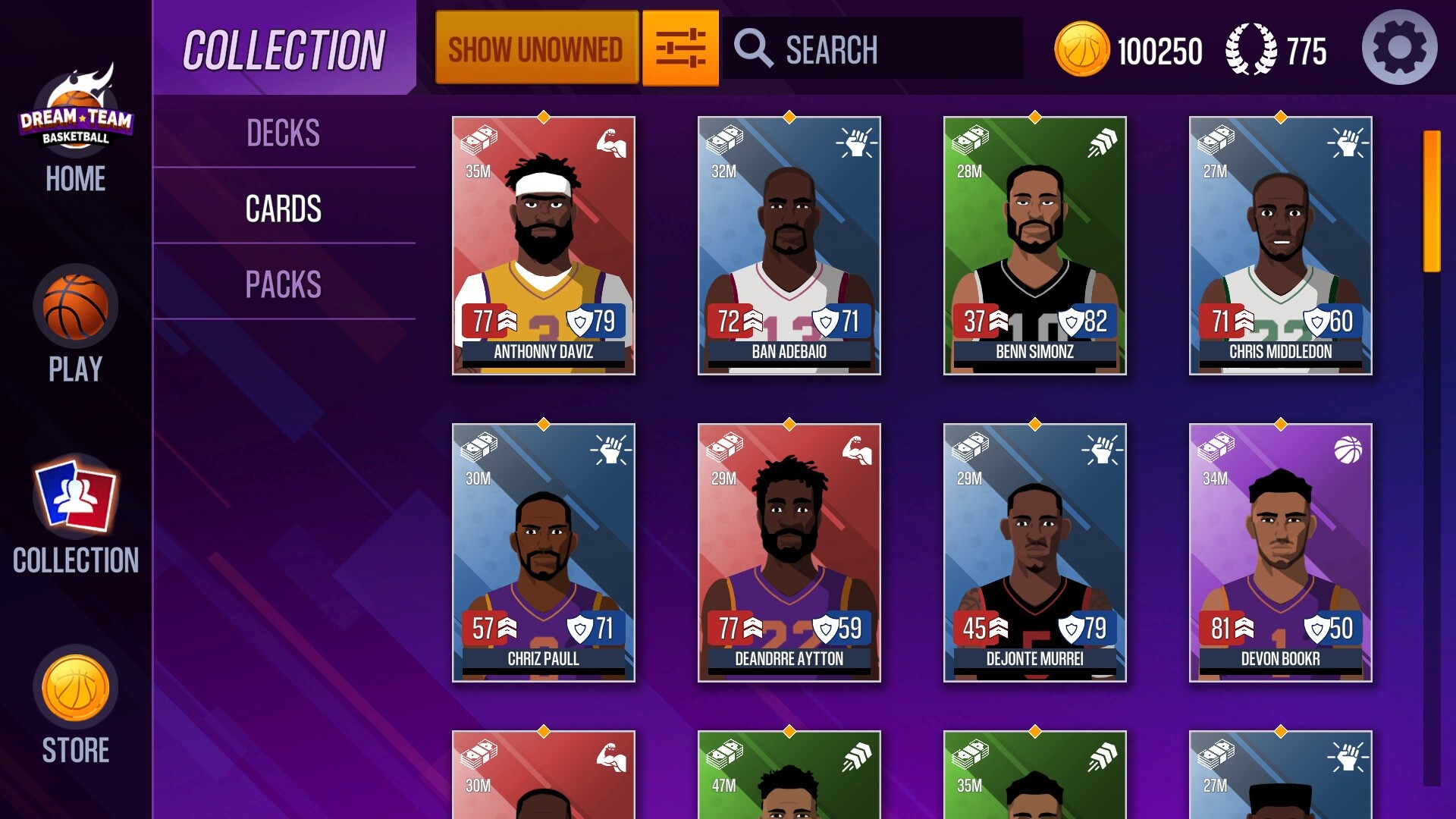Open the Play basketball icon

coord(76,306)
